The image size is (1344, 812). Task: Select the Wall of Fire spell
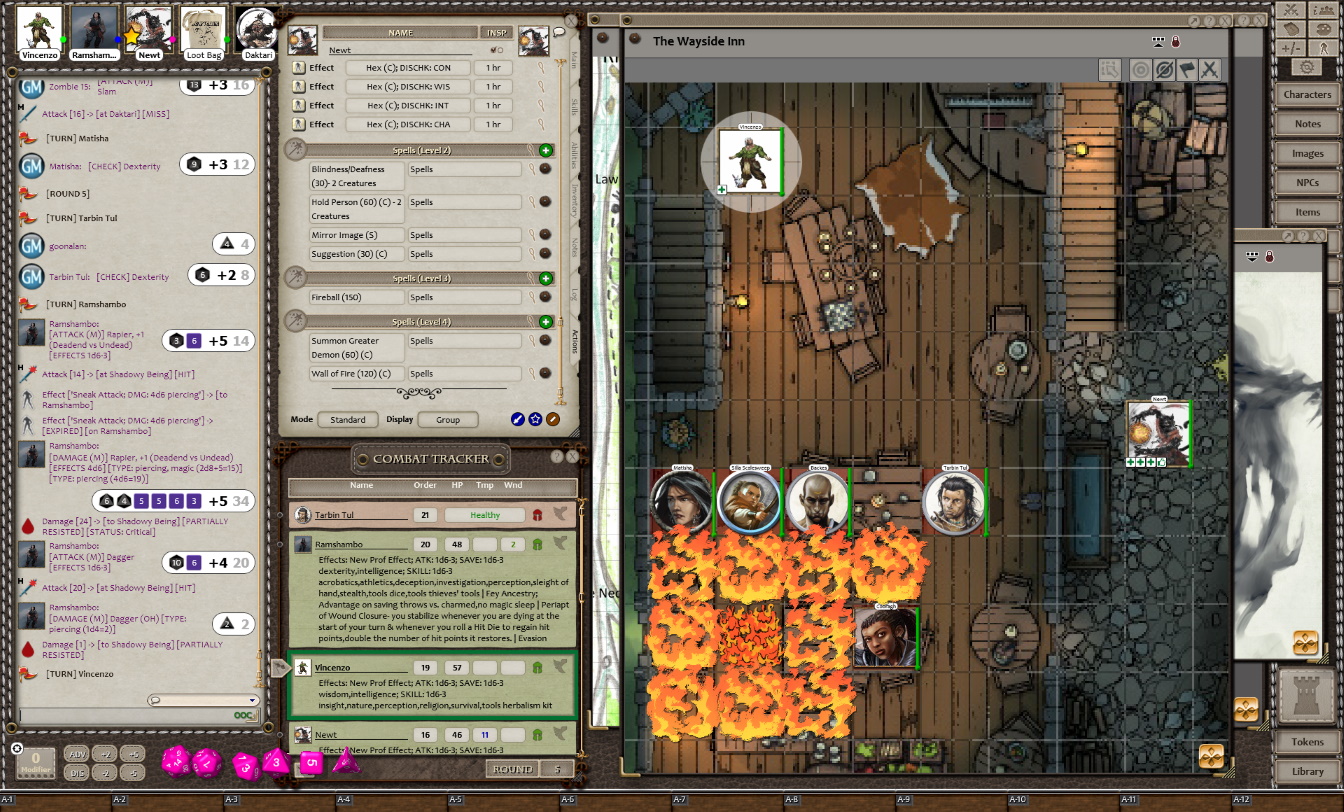[x=357, y=374]
